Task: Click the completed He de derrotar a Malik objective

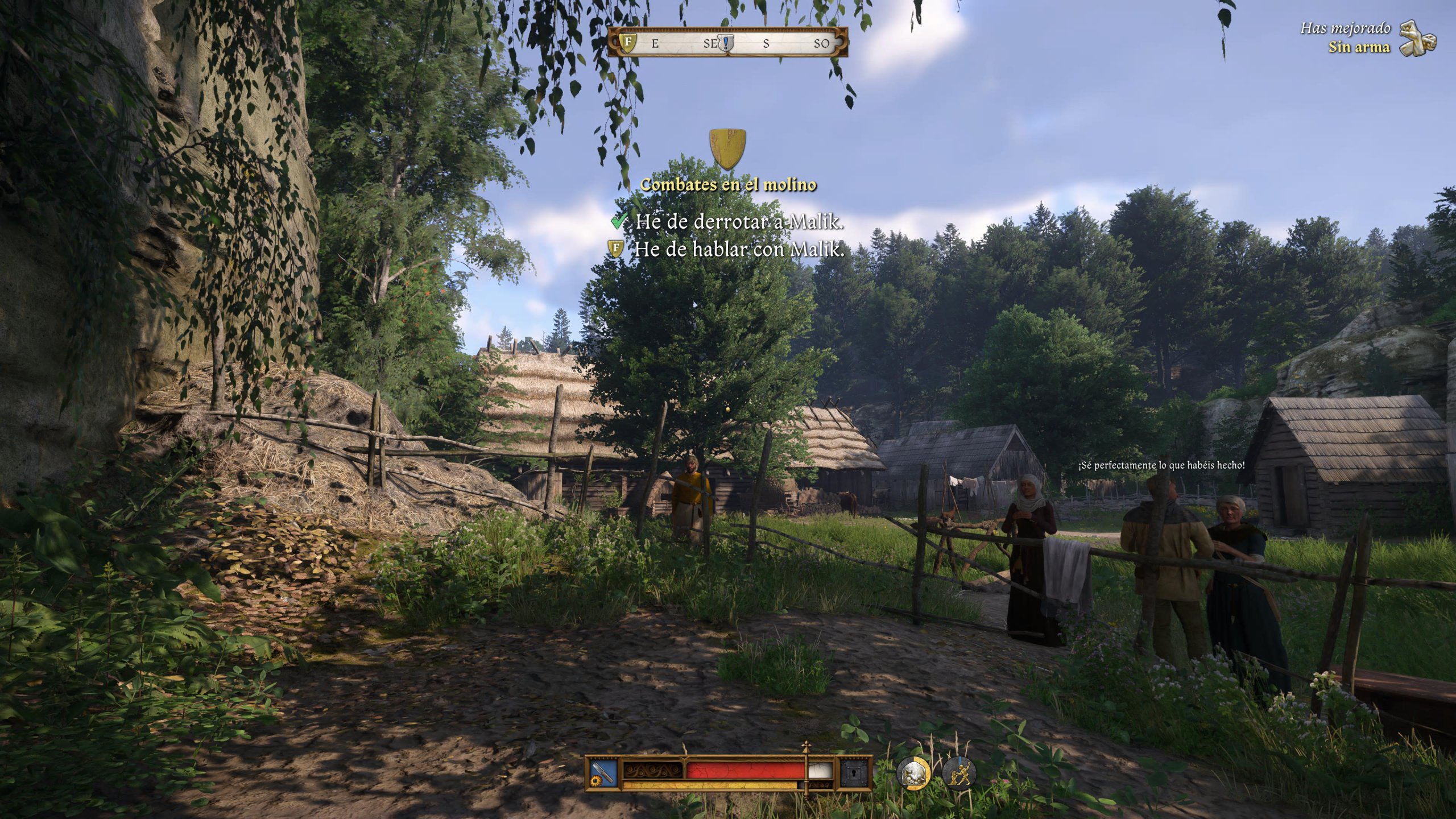Action: pos(739,221)
